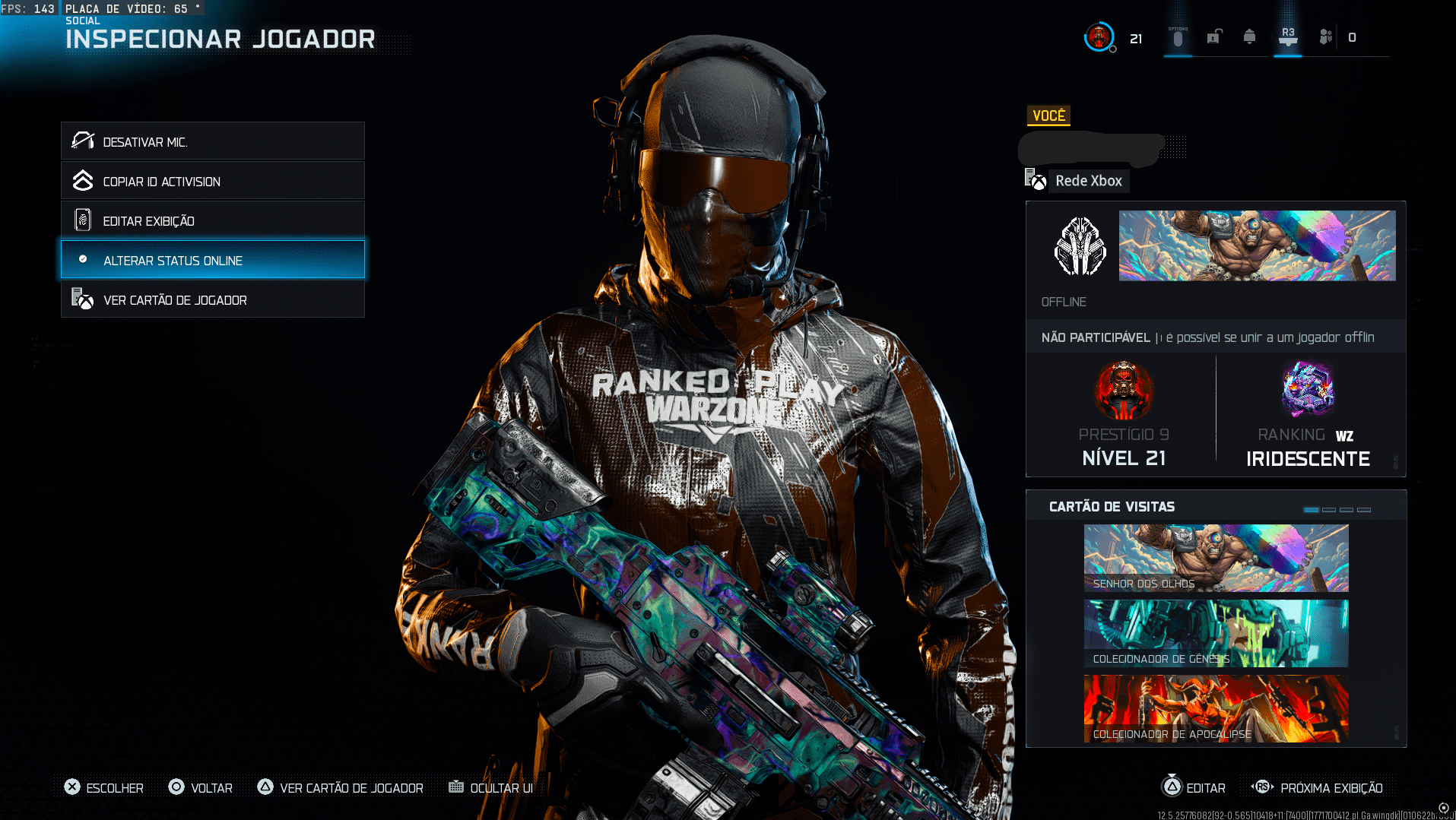The image size is (1456, 820).
Task: Open the Colecionador de Apocalipse calling card
Action: click(1215, 708)
